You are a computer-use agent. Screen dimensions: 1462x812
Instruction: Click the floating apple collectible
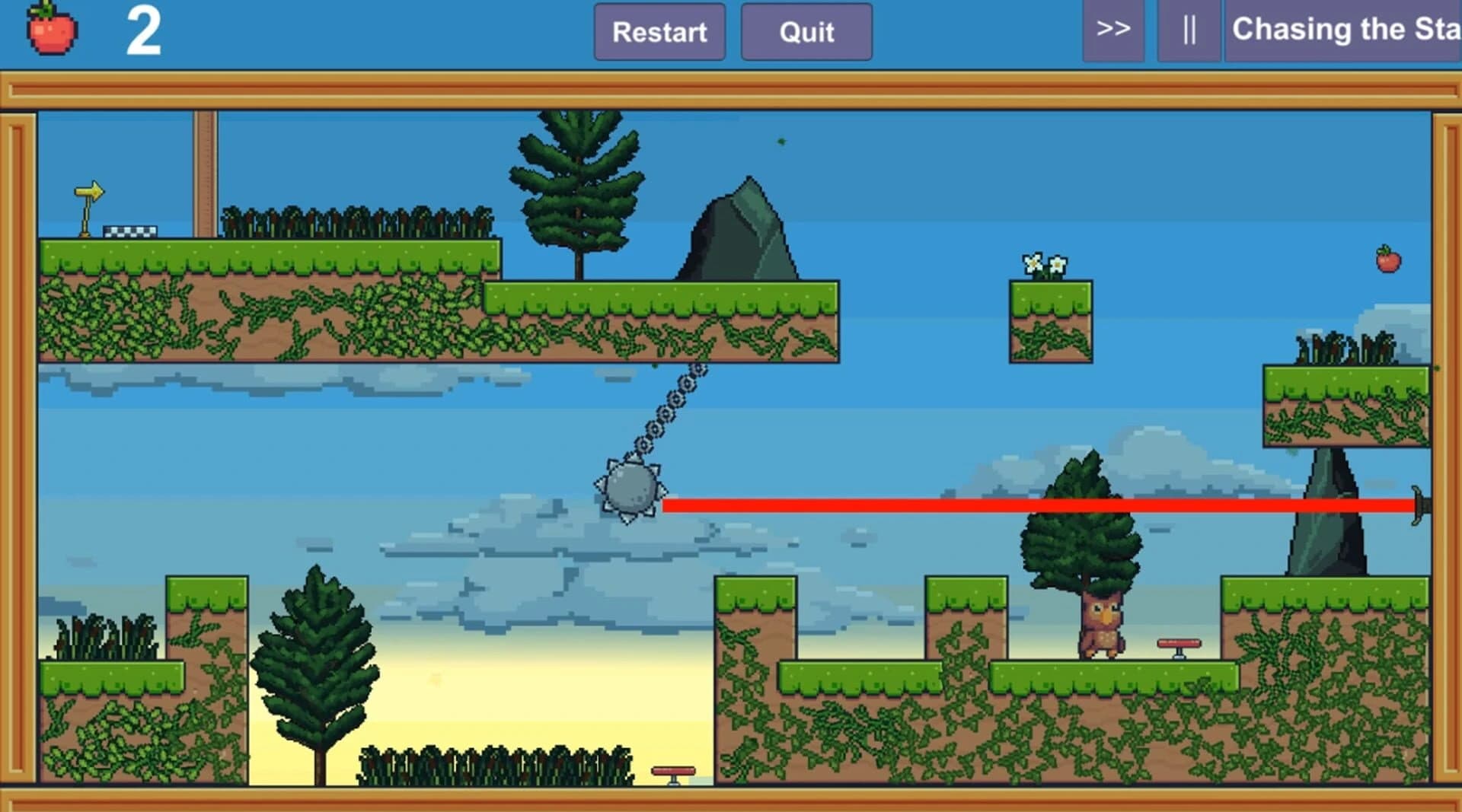coord(1389,259)
